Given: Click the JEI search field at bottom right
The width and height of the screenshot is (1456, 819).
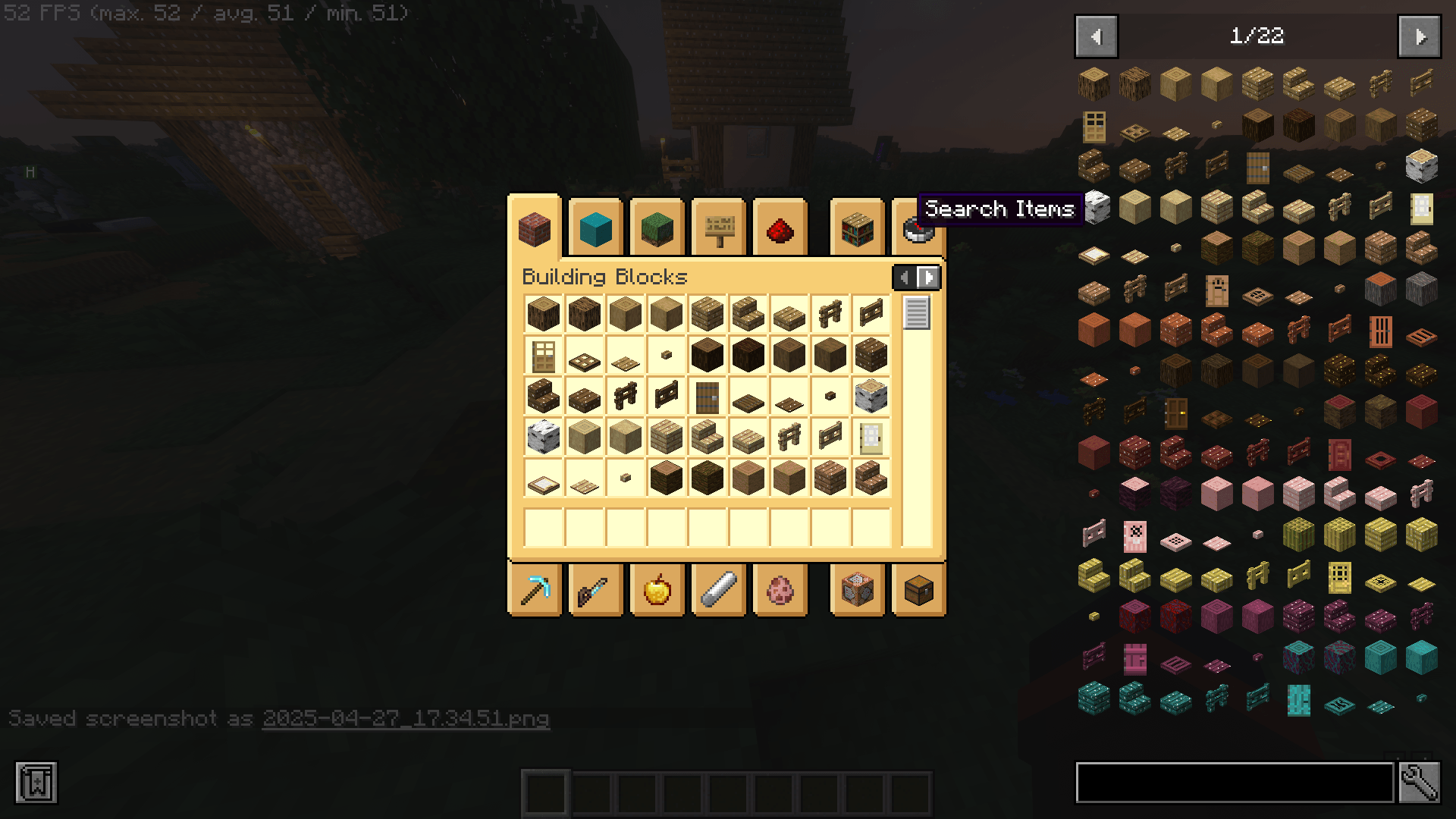Looking at the screenshot, I should [1236, 783].
